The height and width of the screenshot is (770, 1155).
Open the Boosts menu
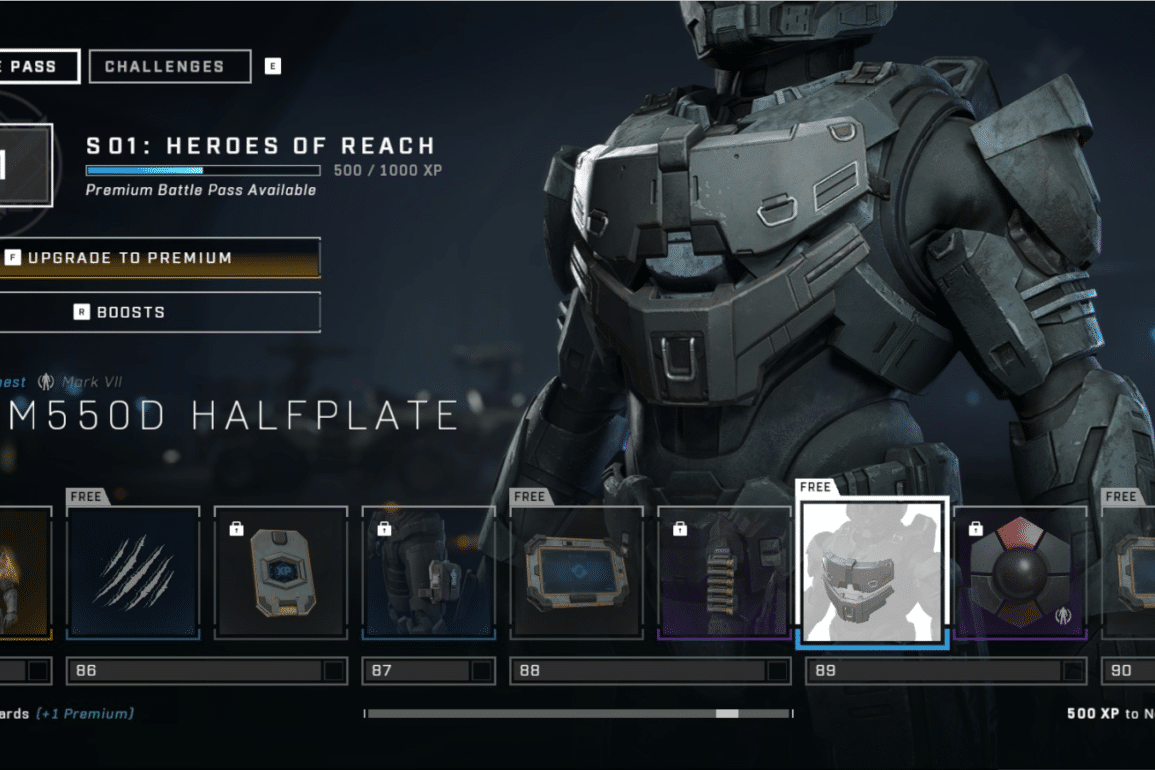point(160,312)
